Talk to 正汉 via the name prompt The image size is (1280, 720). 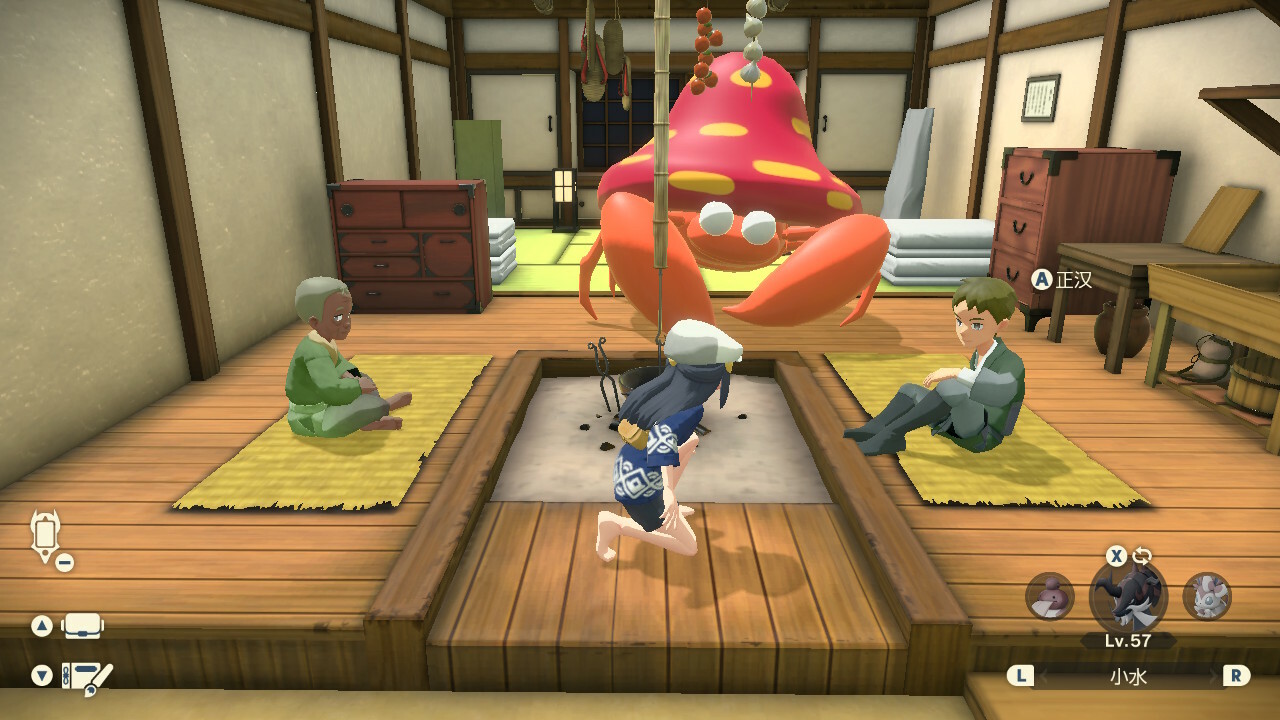click(1064, 280)
